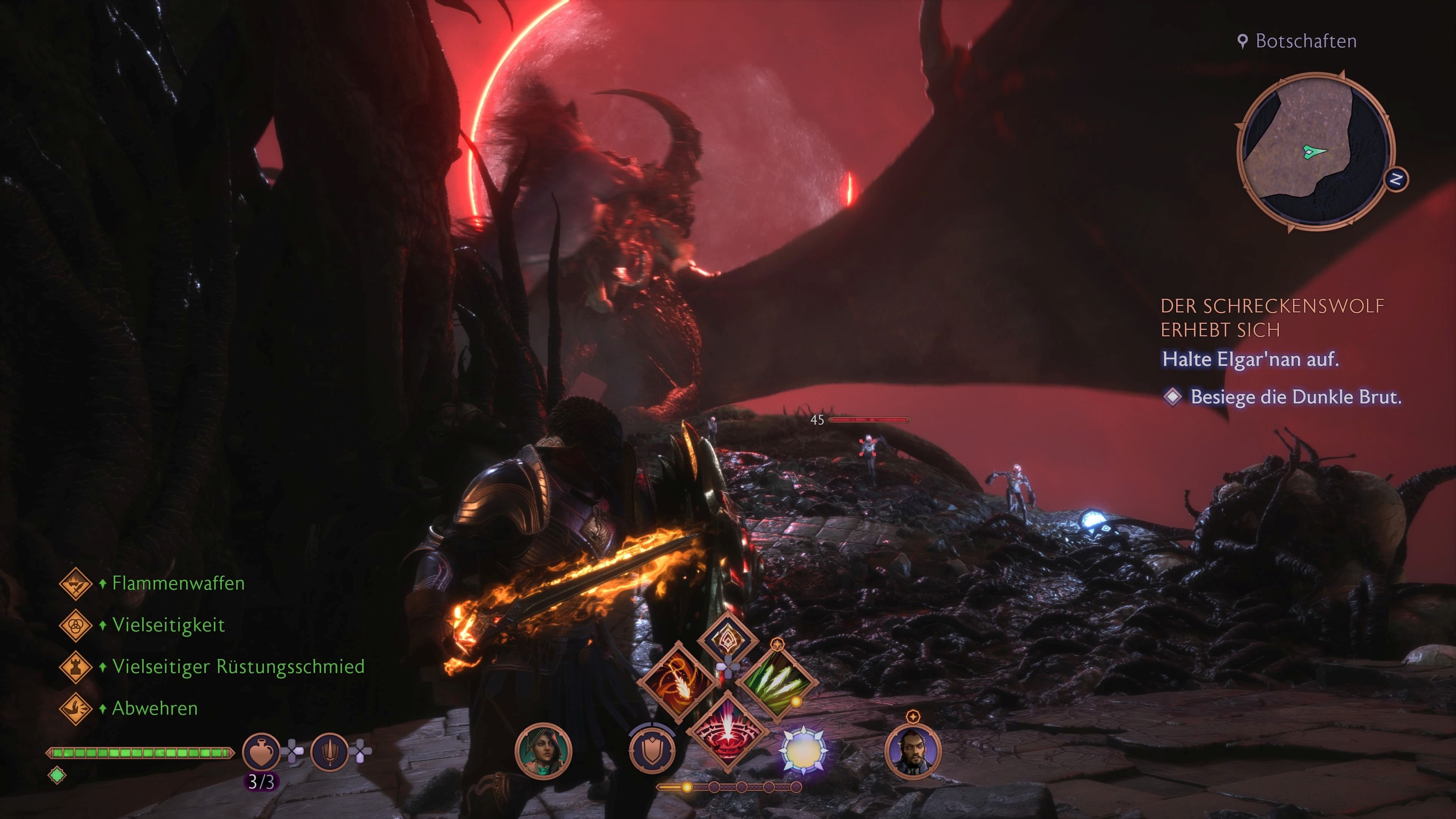The image size is (1456, 819).
Task: Select the Vielseitiger Rüstungsschmied tower icon
Action: pos(76,667)
